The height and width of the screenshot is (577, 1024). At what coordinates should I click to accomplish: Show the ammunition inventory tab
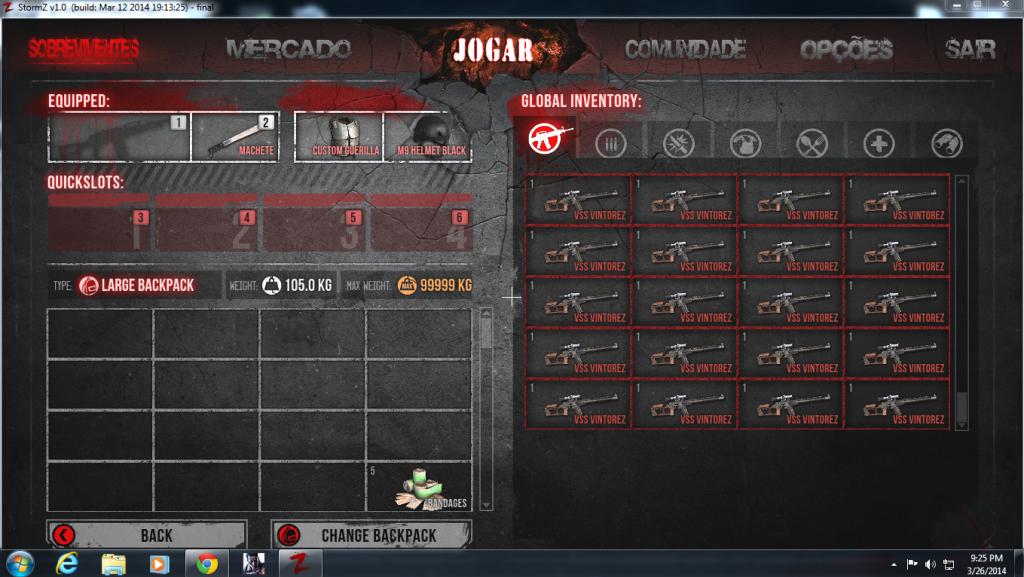610,144
